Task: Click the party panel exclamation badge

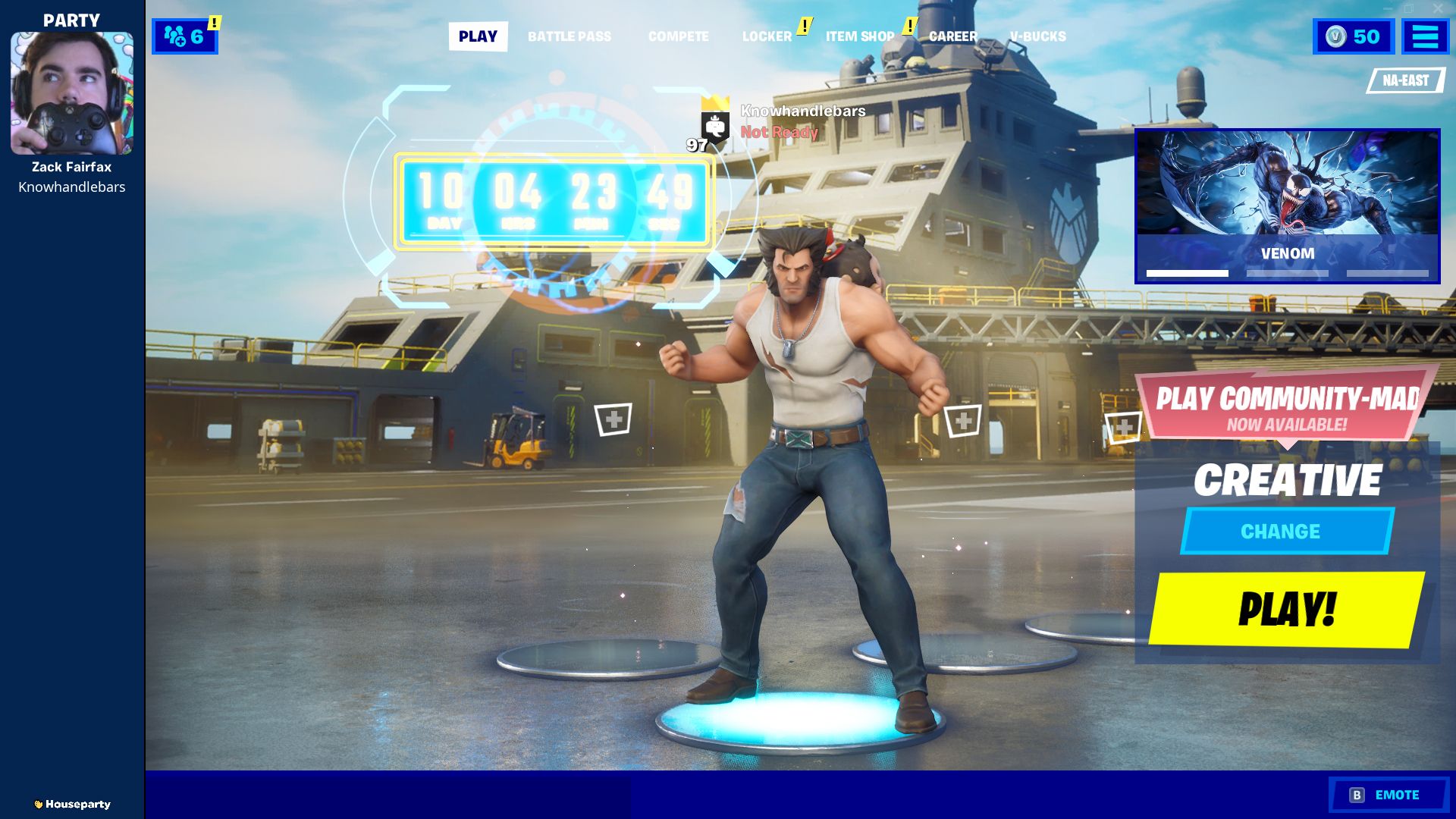Action: pos(215,24)
